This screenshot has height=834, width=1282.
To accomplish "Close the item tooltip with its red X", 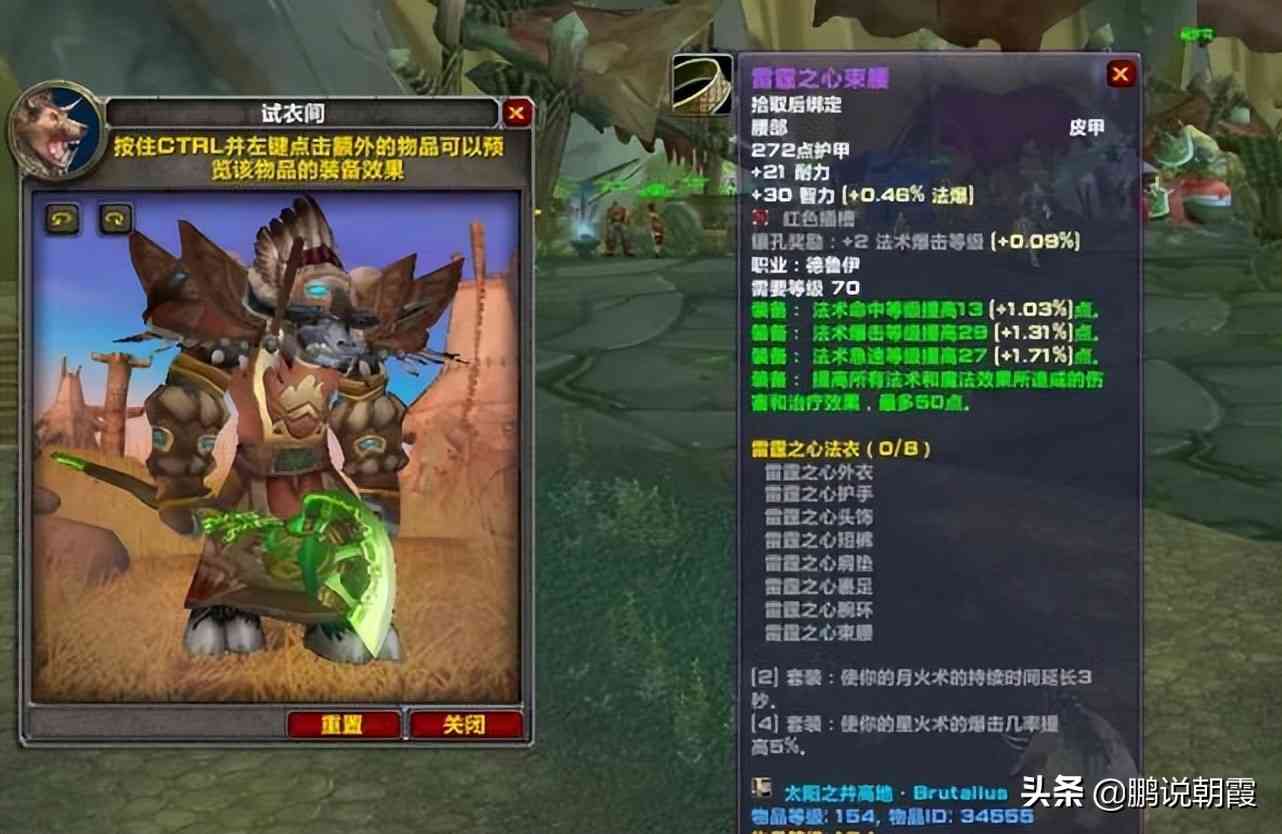I will click(1120, 74).
